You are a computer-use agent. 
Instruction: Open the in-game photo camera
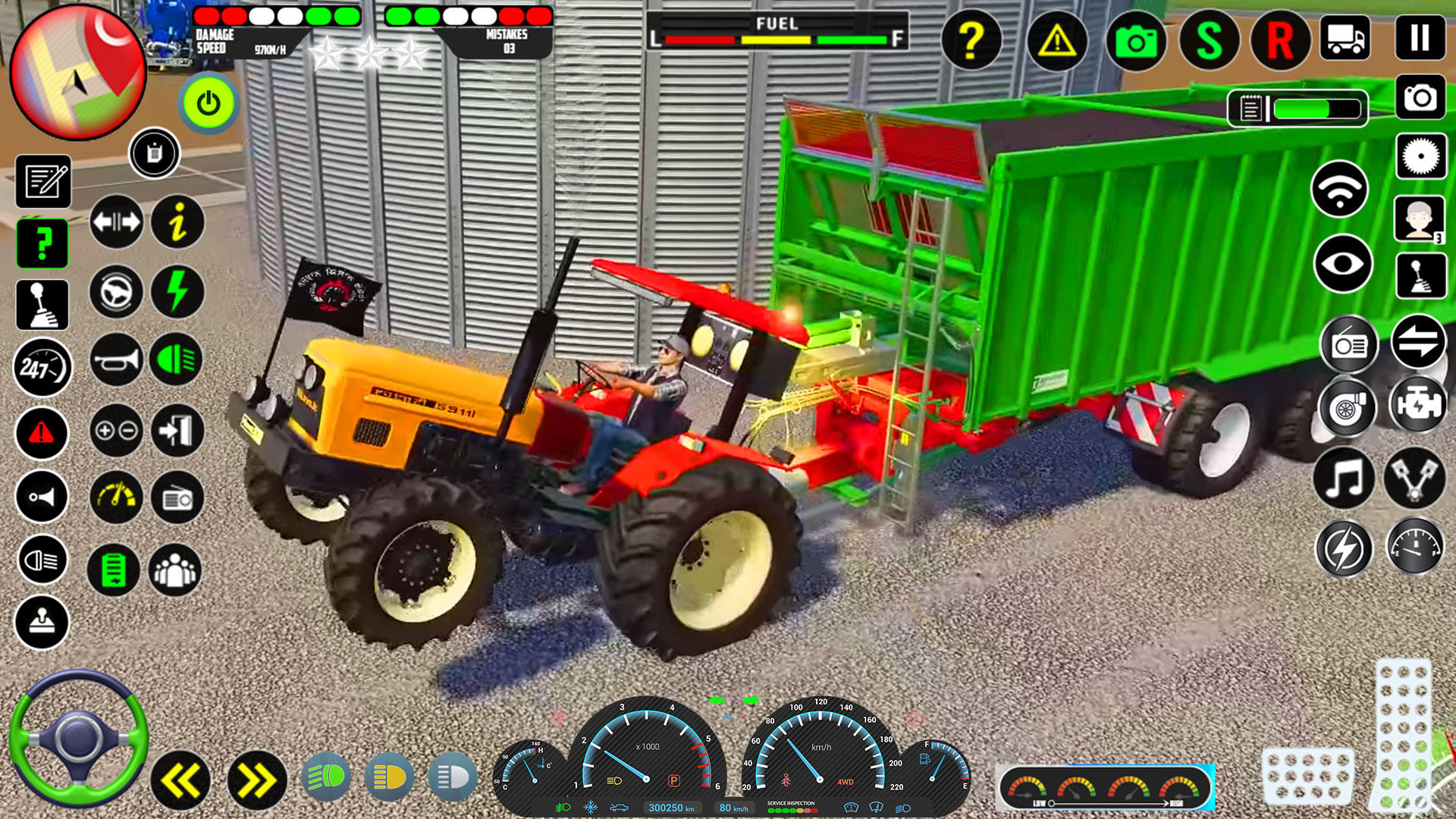click(x=1134, y=42)
